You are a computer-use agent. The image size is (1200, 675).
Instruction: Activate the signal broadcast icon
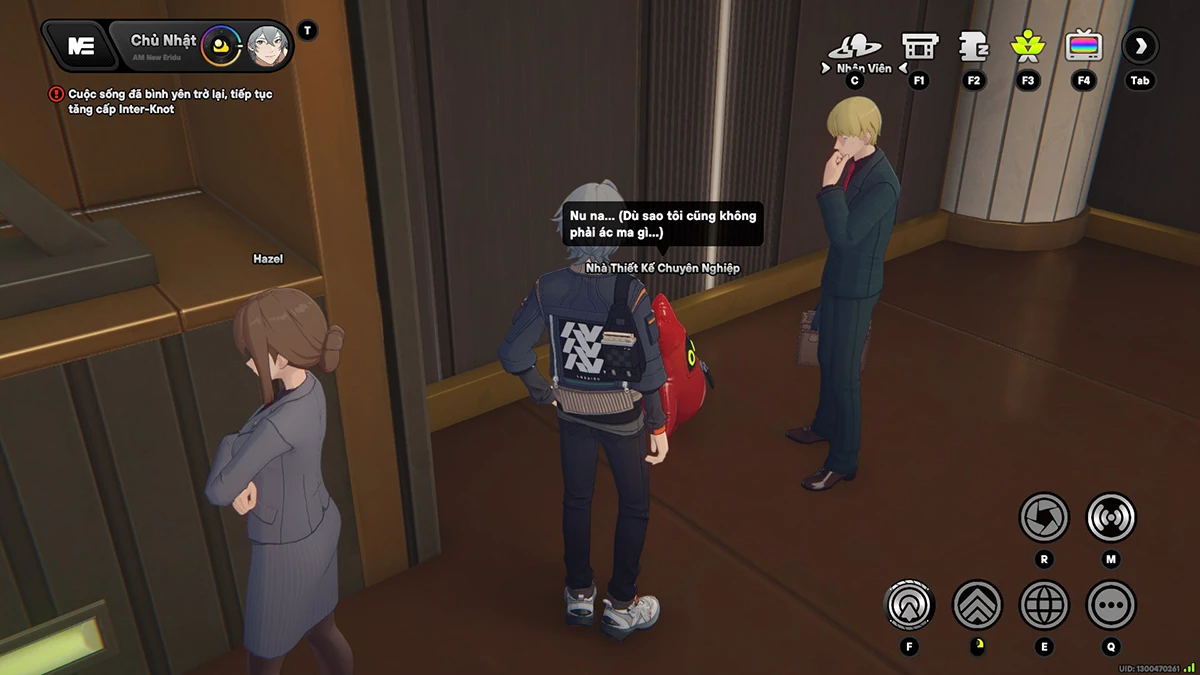click(x=1111, y=518)
